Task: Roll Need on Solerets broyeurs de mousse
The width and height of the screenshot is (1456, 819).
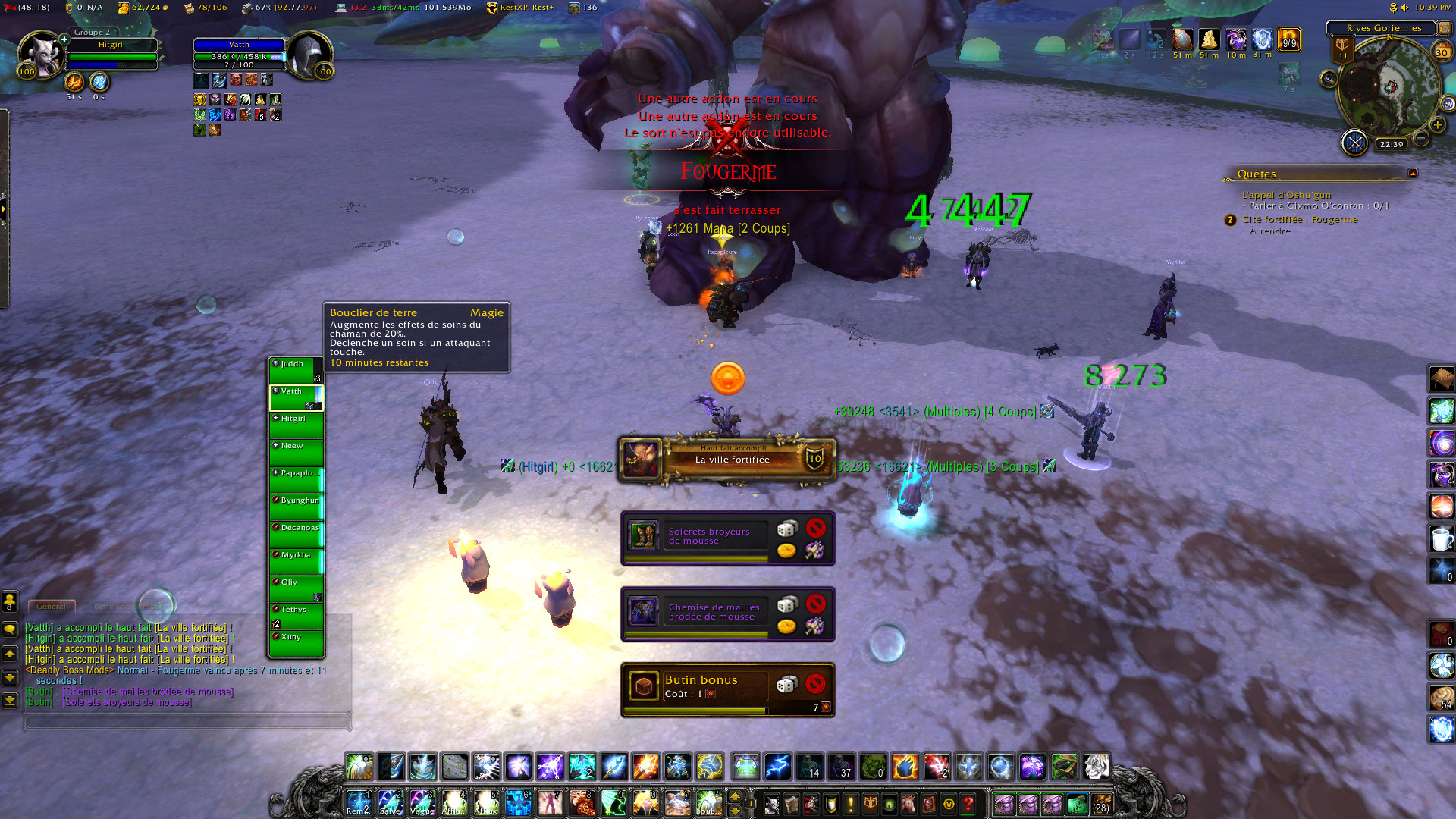Action: 787,528
